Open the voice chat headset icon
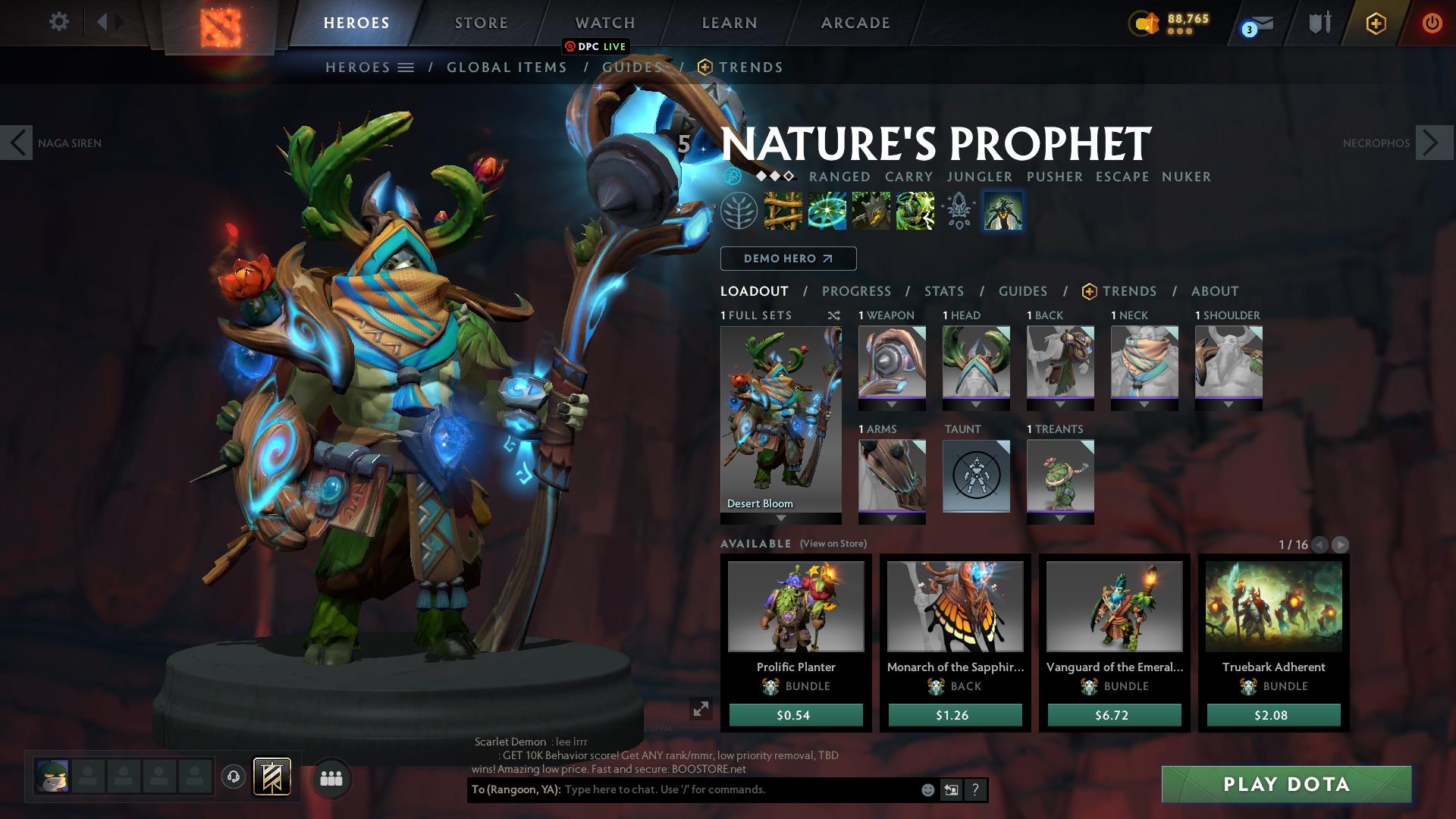 234,777
